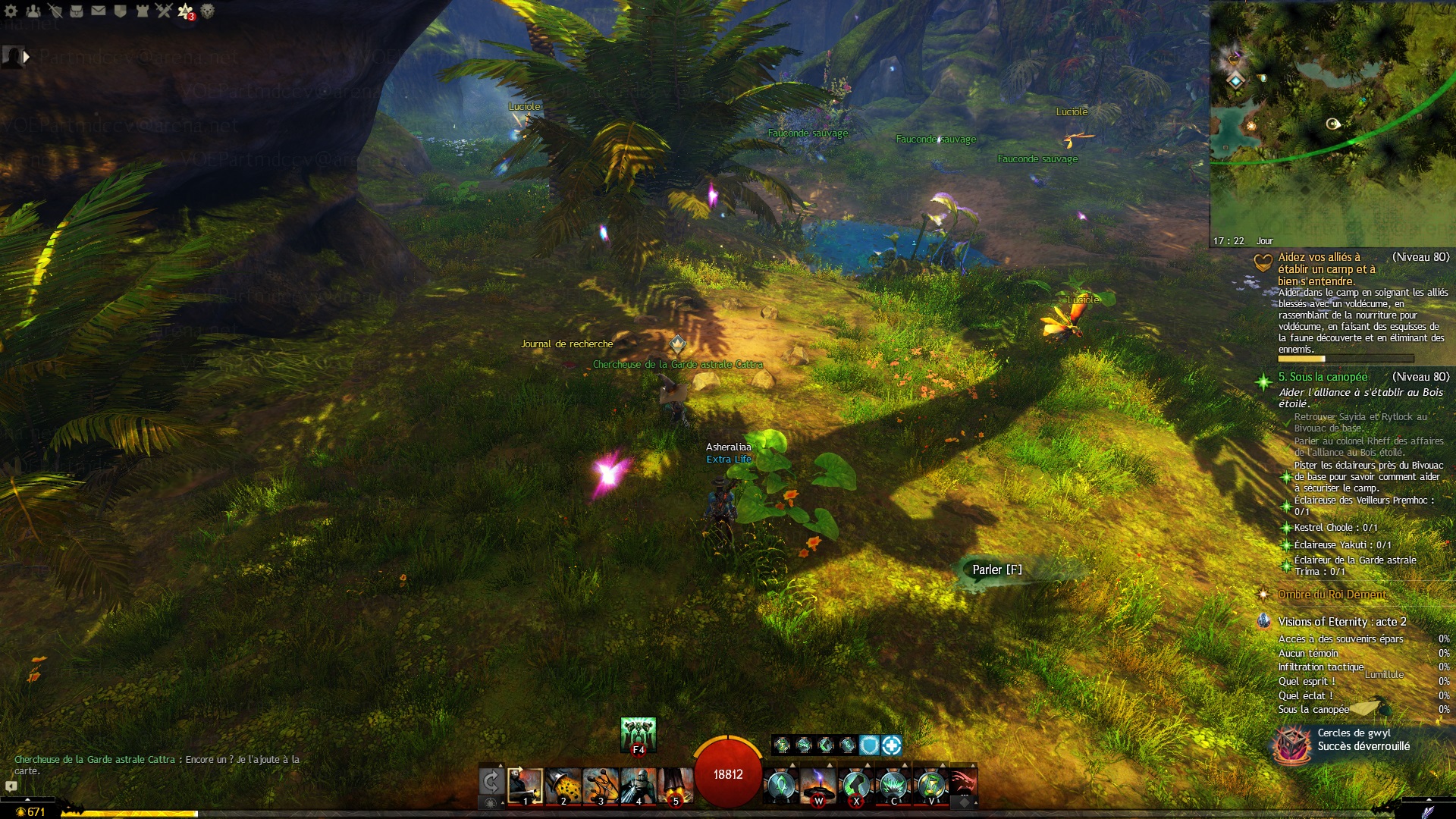
Task: Open the notifications icon with red badge 3
Action: 186,11
